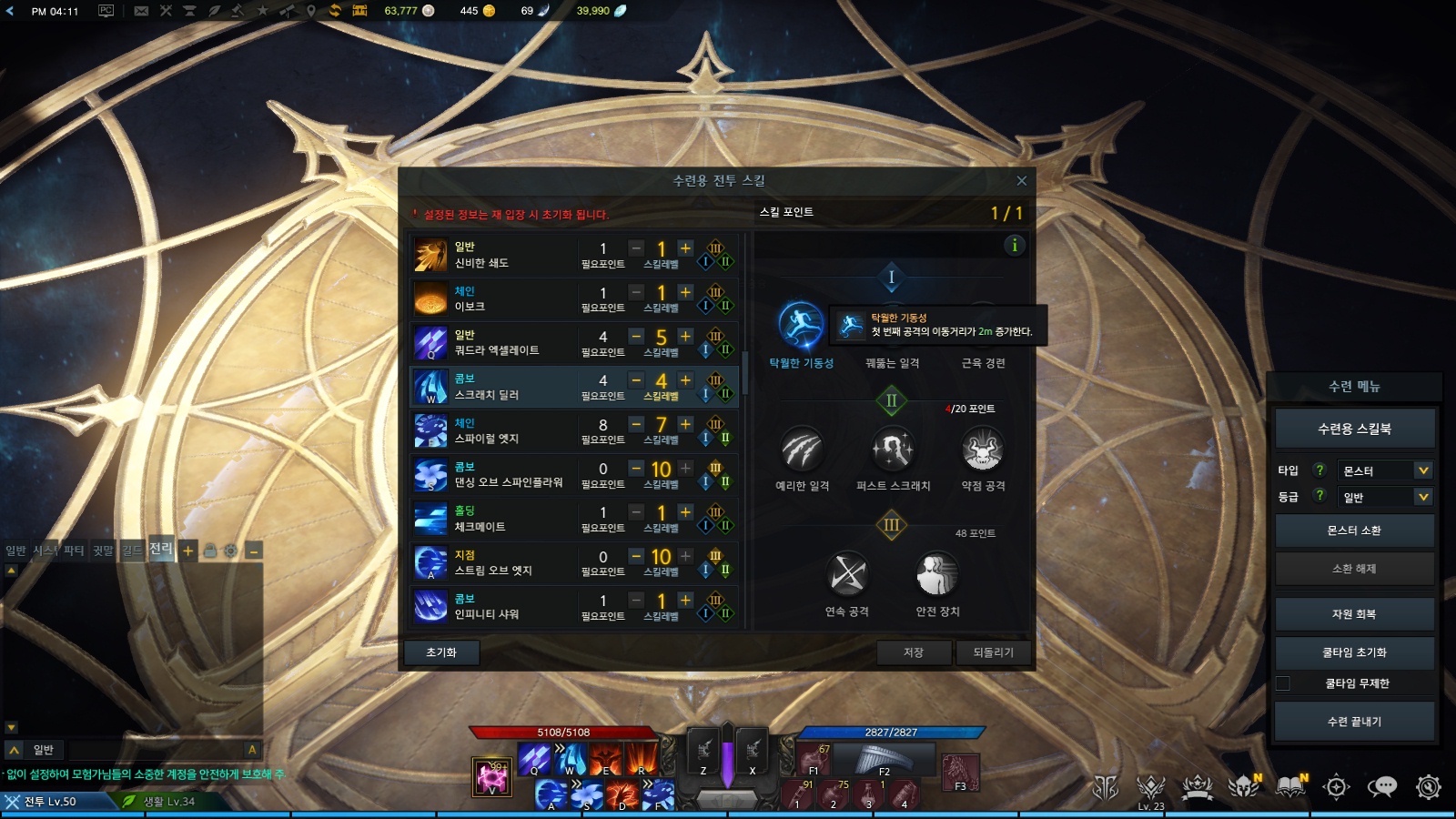Screen dimensions: 1456x819
Task: Close the 수련용 전투 스킬 window
Action: pyautogui.click(x=1021, y=181)
